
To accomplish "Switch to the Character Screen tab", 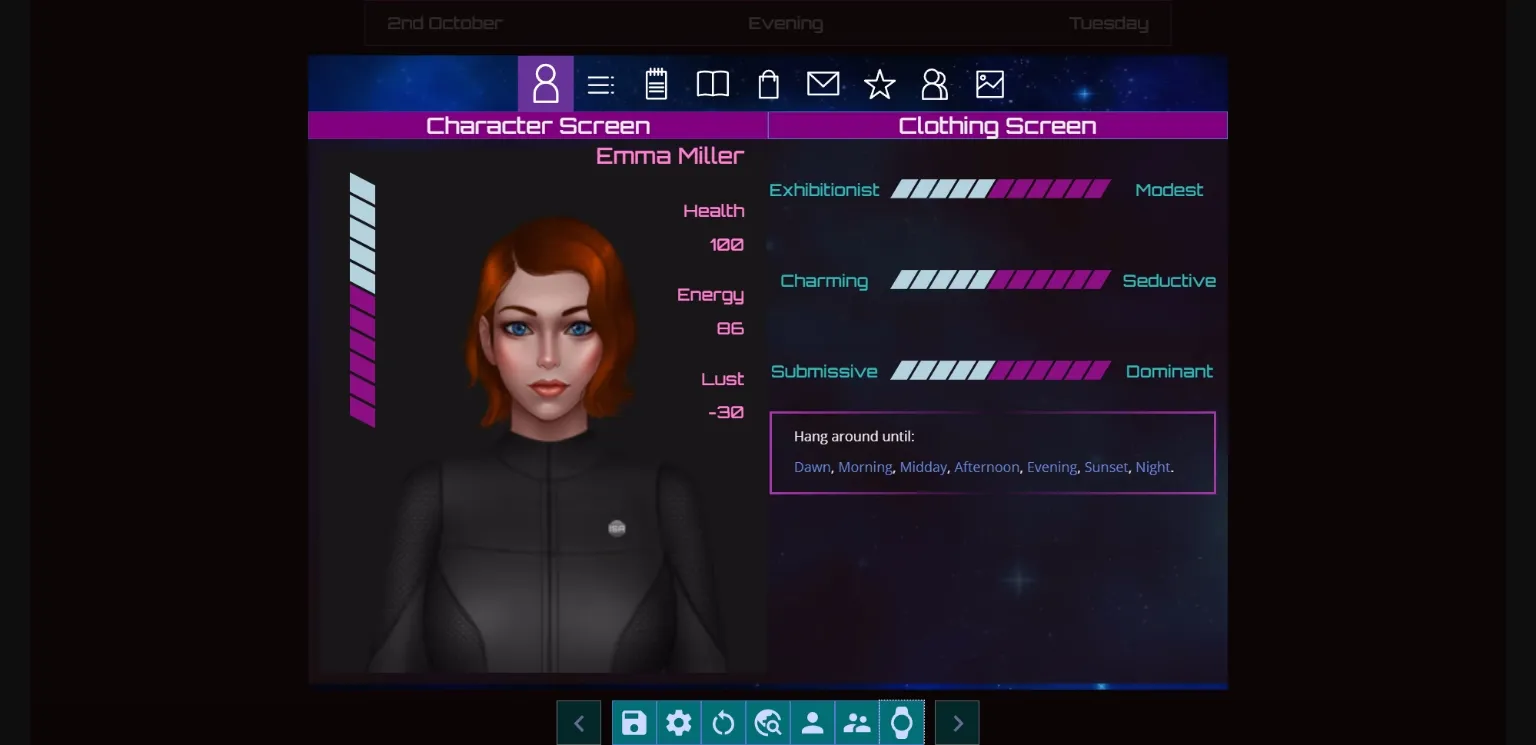I will coord(539,125).
